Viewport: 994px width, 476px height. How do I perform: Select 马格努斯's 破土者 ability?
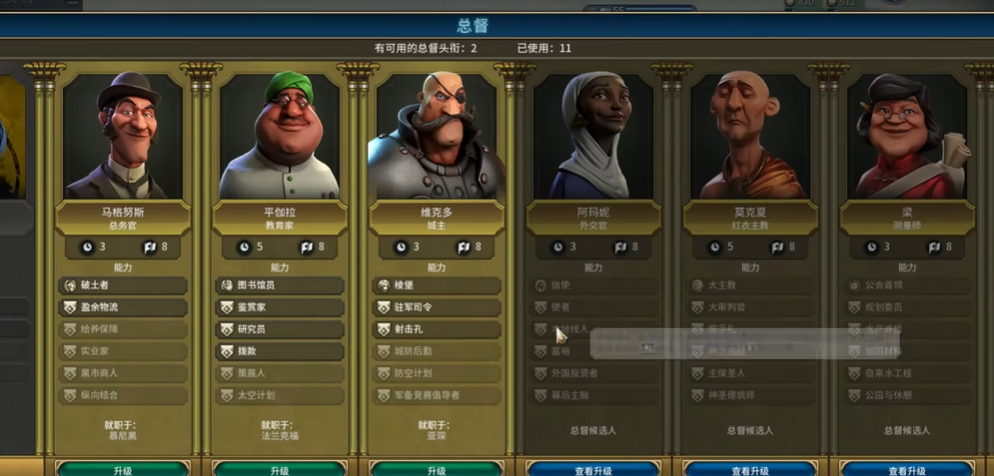pos(123,285)
